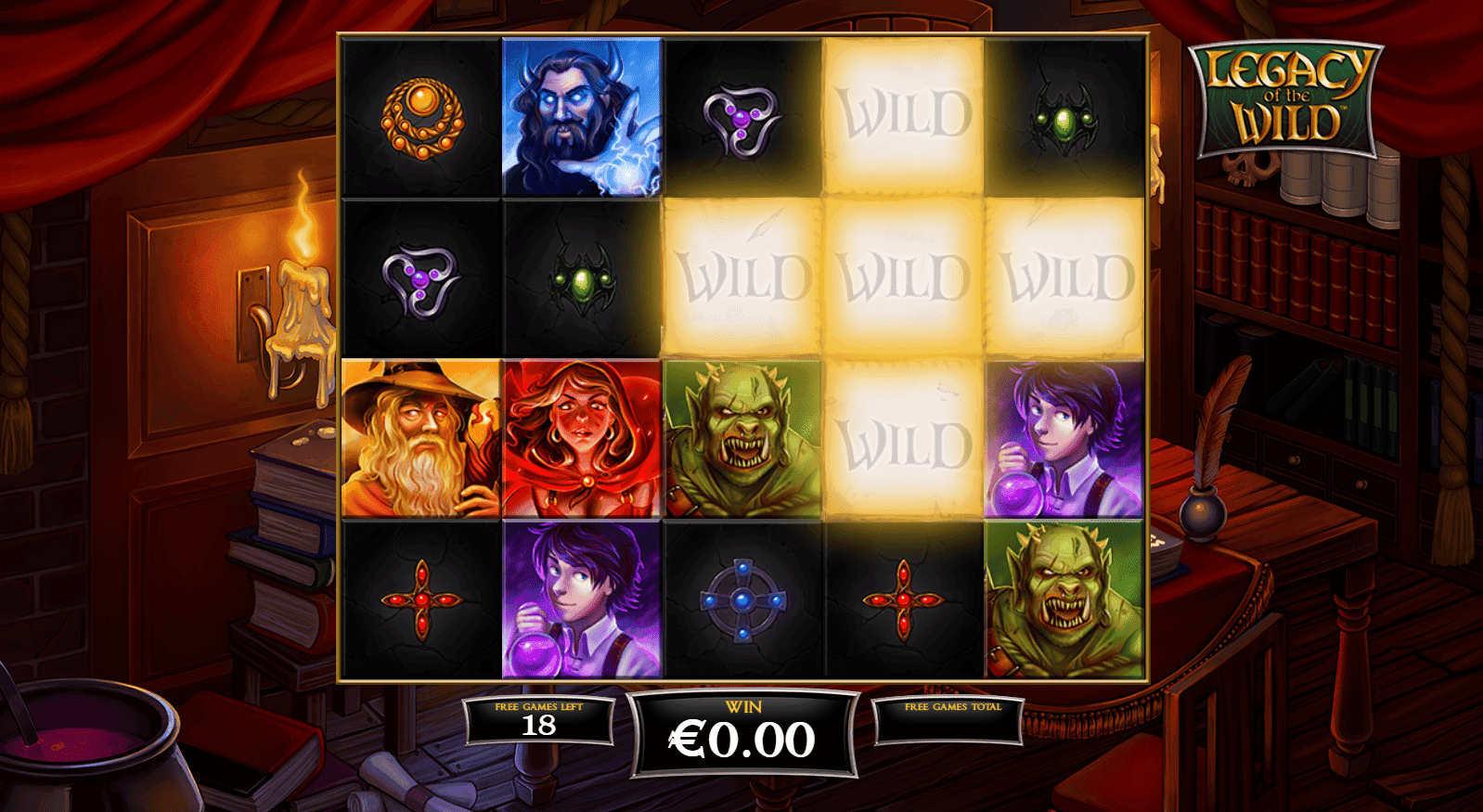Toggle the center WILD symbol on reel four
The height and width of the screenshot is (812, 1483).
point(905,274)
